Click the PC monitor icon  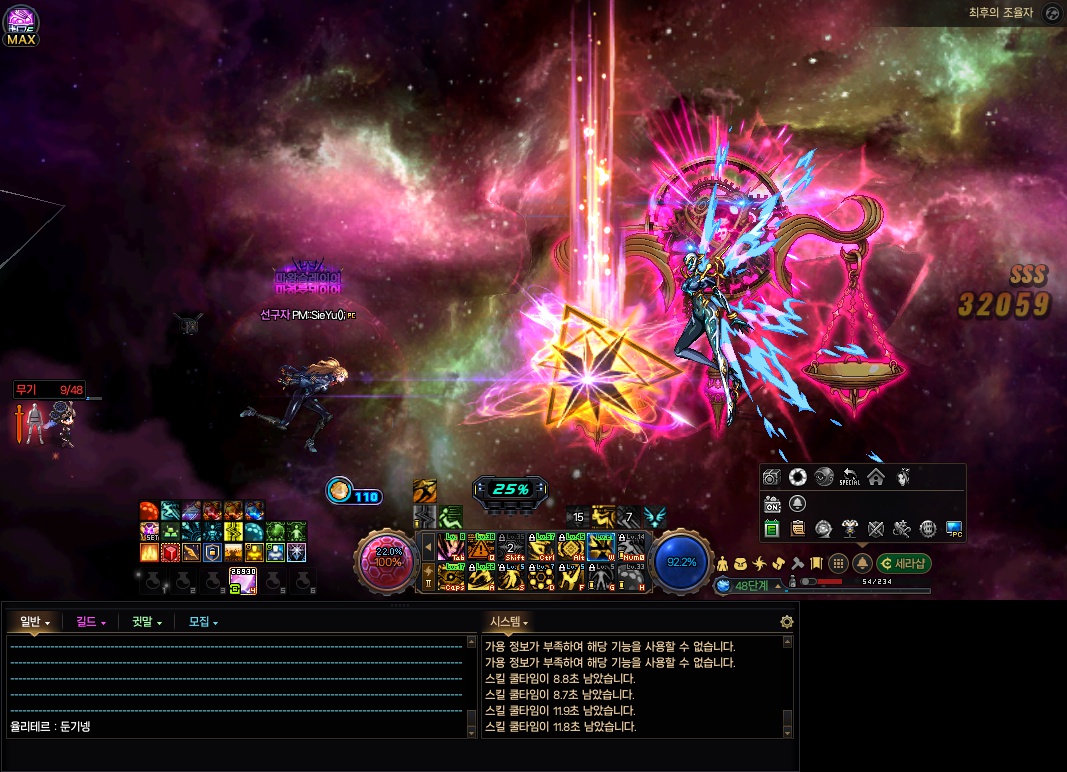tap(954, 529)
